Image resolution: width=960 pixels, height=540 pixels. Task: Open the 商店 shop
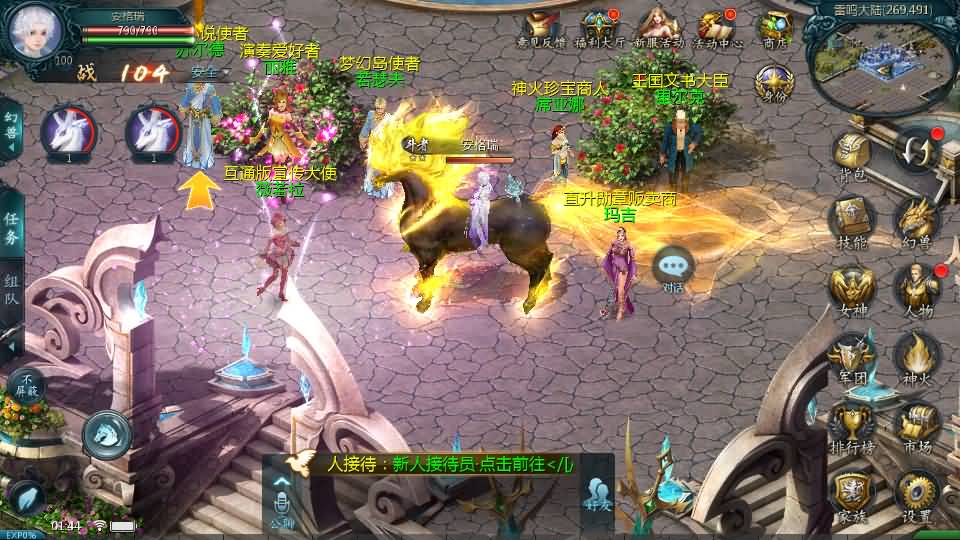[775, 28]
